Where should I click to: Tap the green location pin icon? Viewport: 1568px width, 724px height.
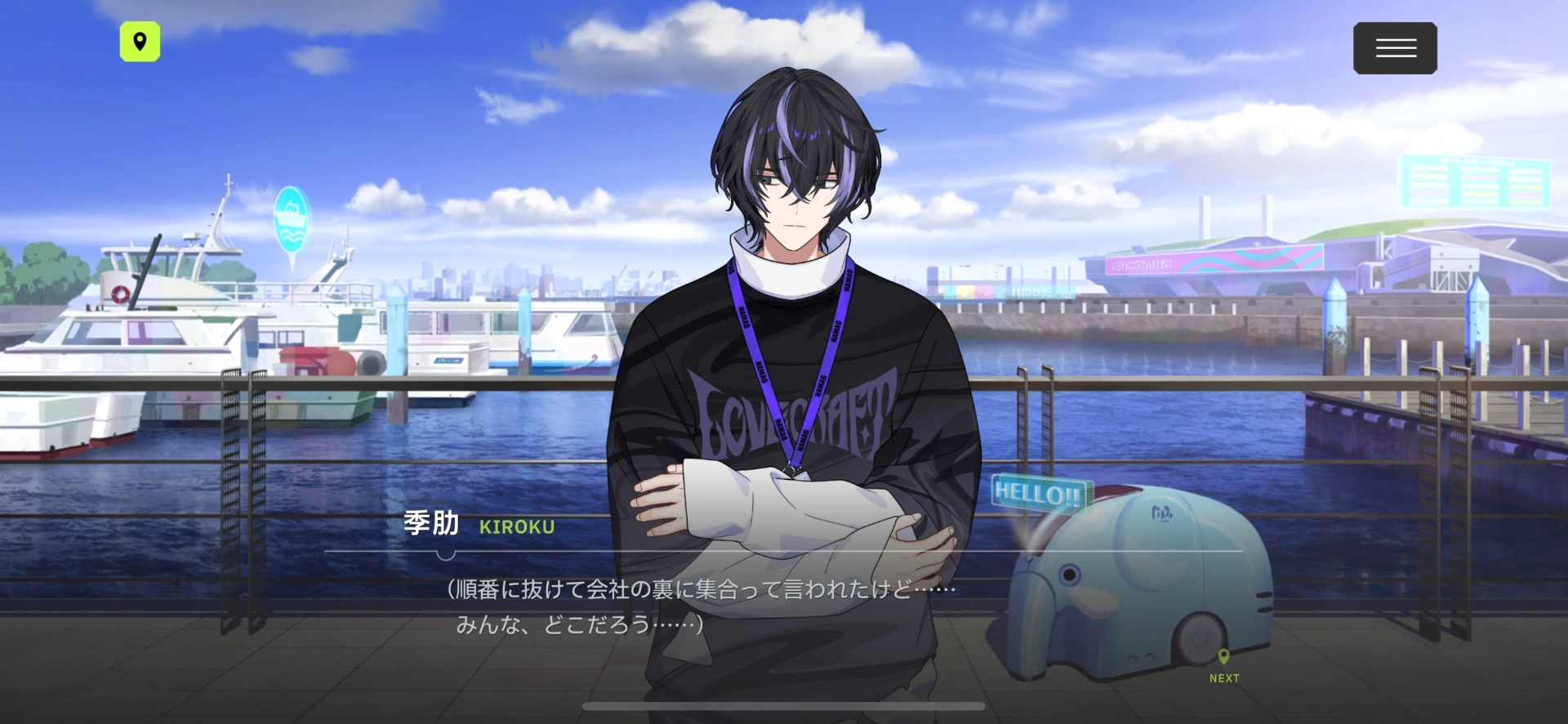coord(140,42)
